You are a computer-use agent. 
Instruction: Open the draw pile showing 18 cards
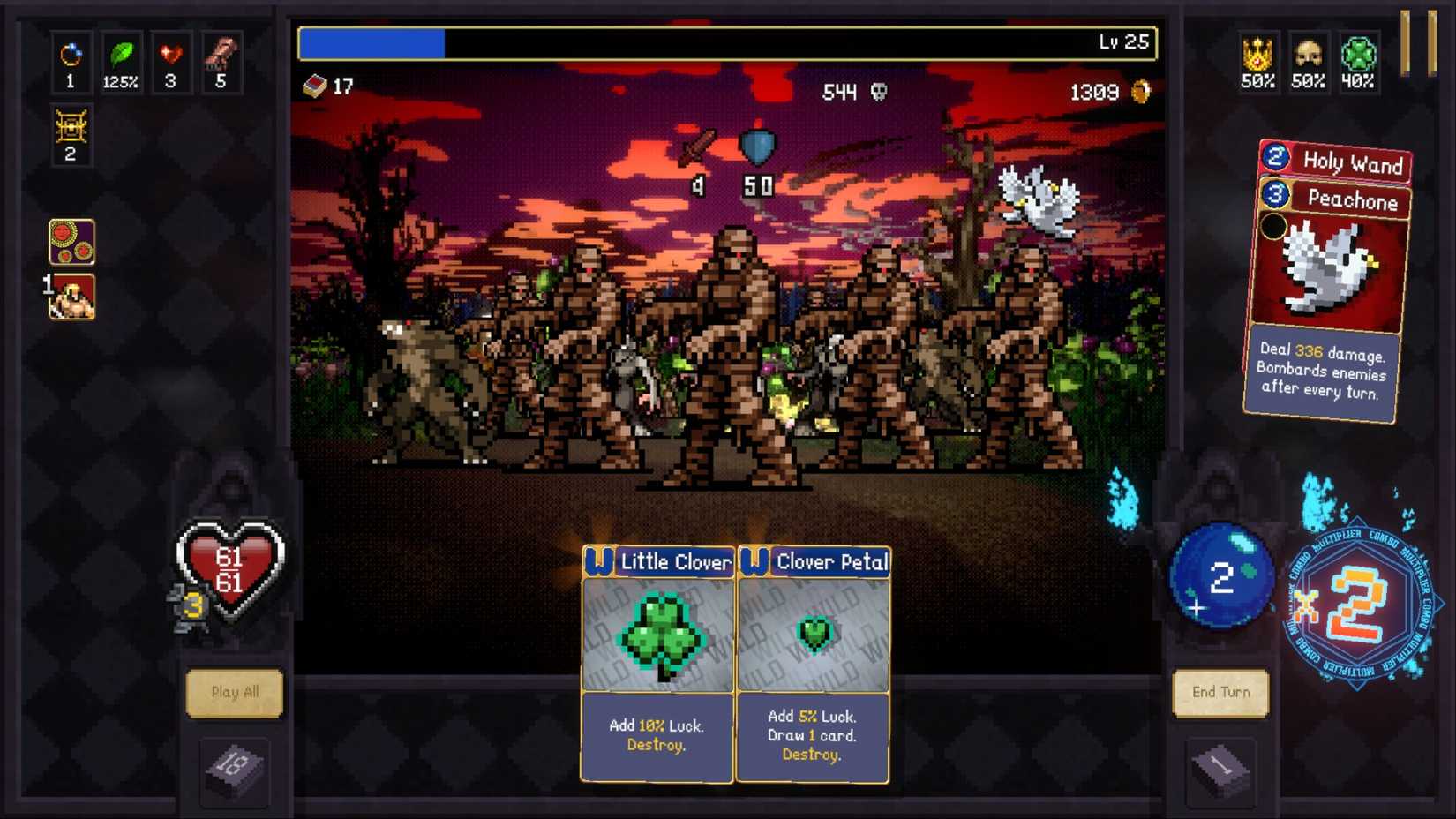pyautogui.click(x=234, y=769)
